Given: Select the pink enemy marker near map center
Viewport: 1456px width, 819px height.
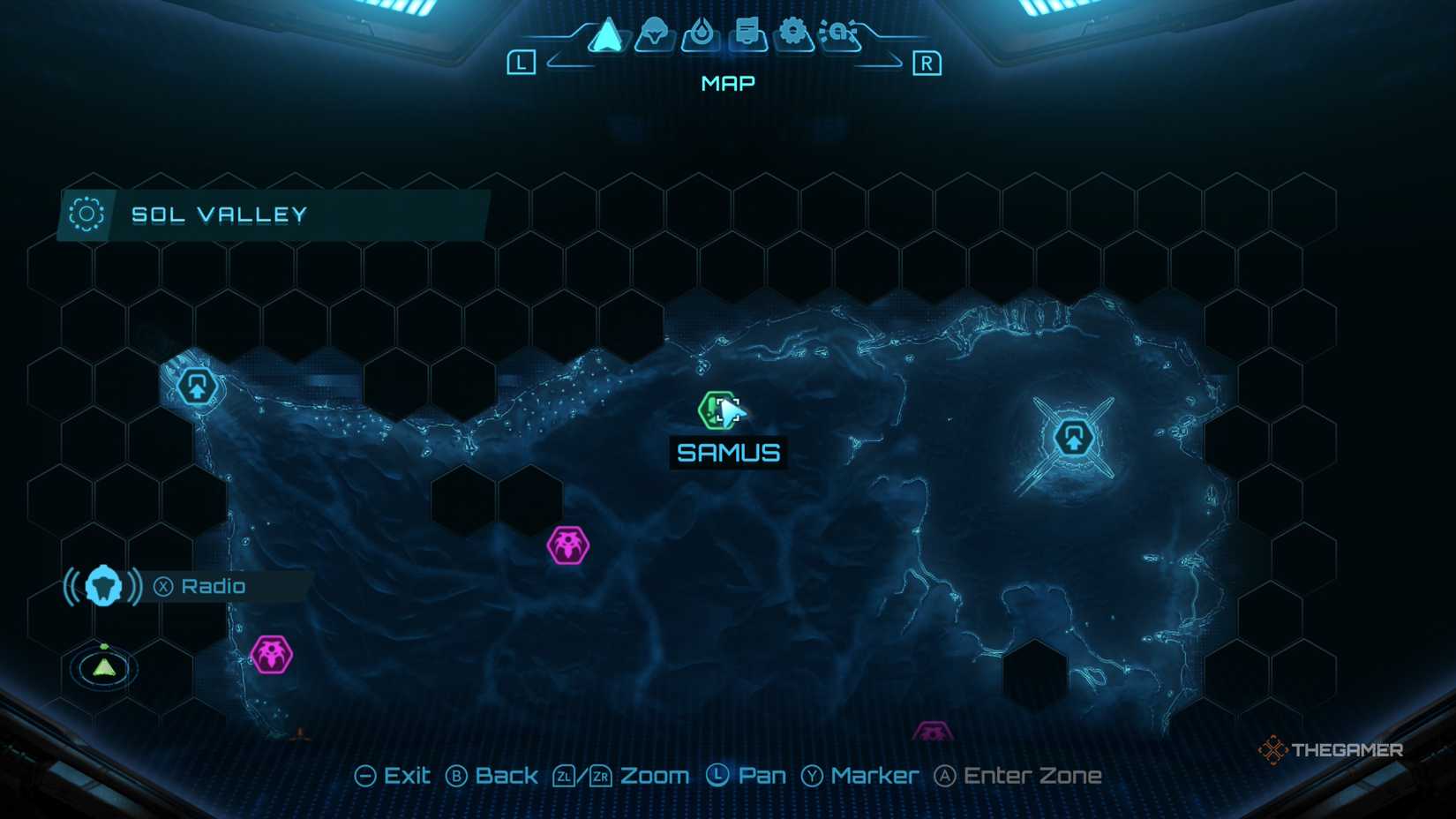Looking at the screenshot, I should 568,544.
